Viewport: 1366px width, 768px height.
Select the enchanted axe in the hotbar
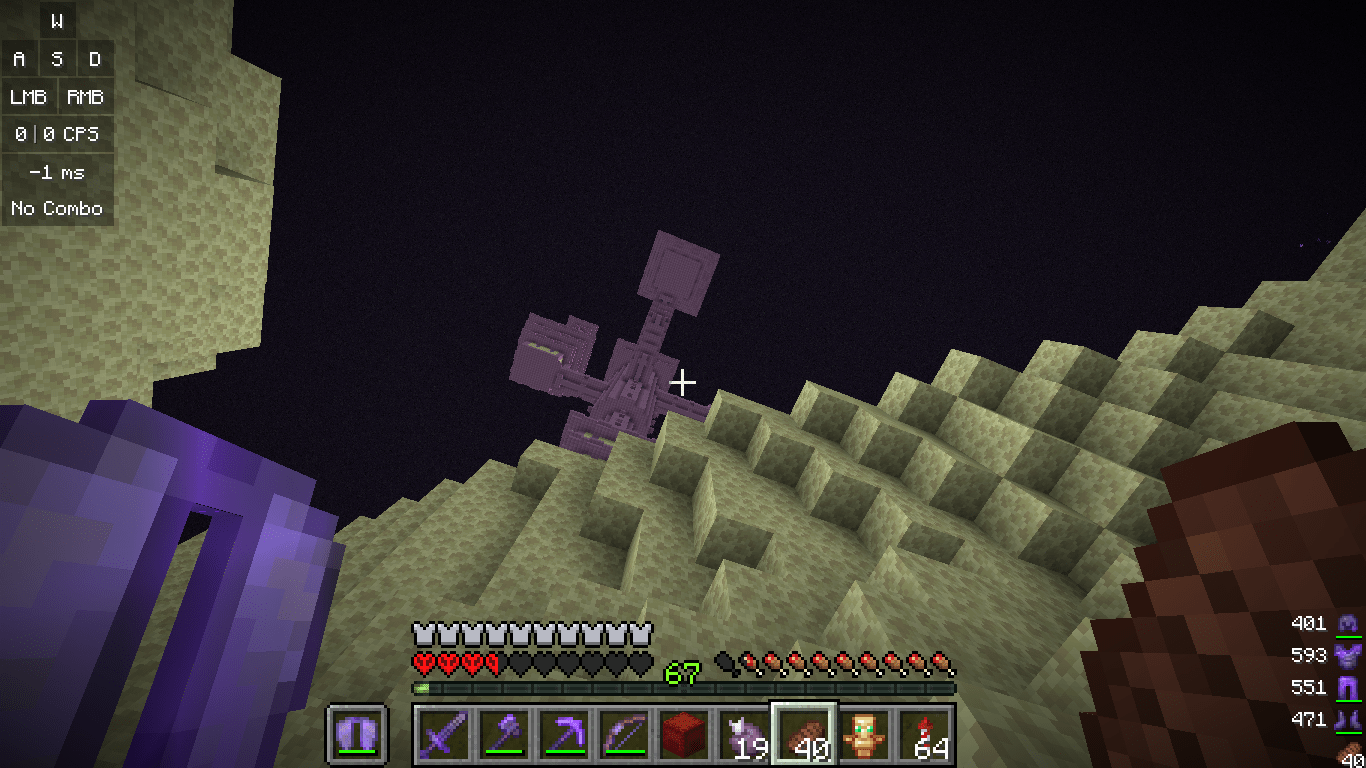(x=503, y=734)
